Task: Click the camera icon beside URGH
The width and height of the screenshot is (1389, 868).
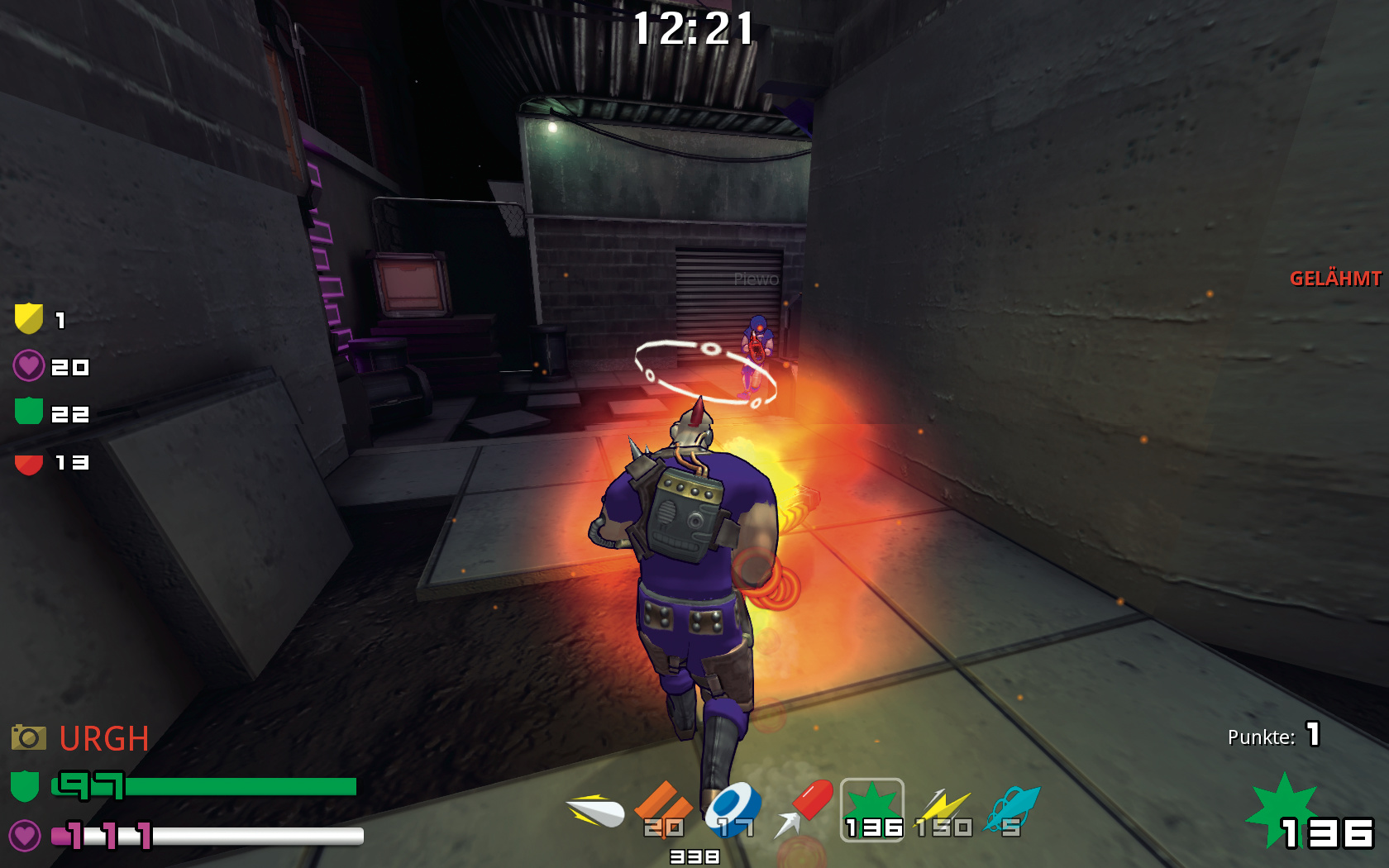Action: (x=29, y=737)
